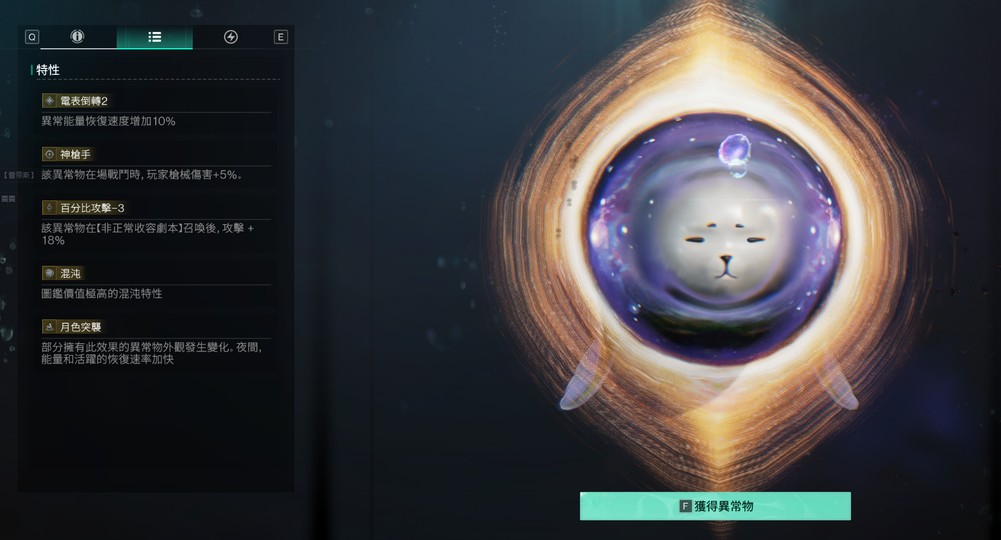Choose the 神槍手 trait entry
This screenshot has height=540, width=1001.
pyautogui.click(x=75, y=154)
